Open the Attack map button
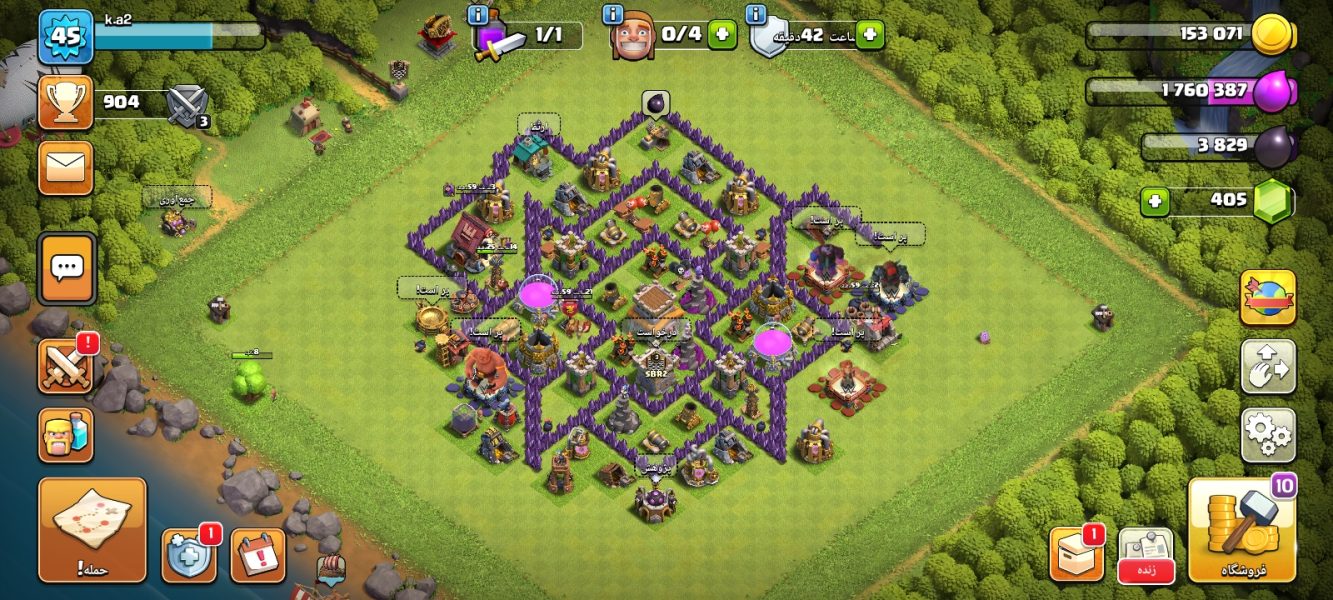The image size is (1333, 600). pos(92,529)
